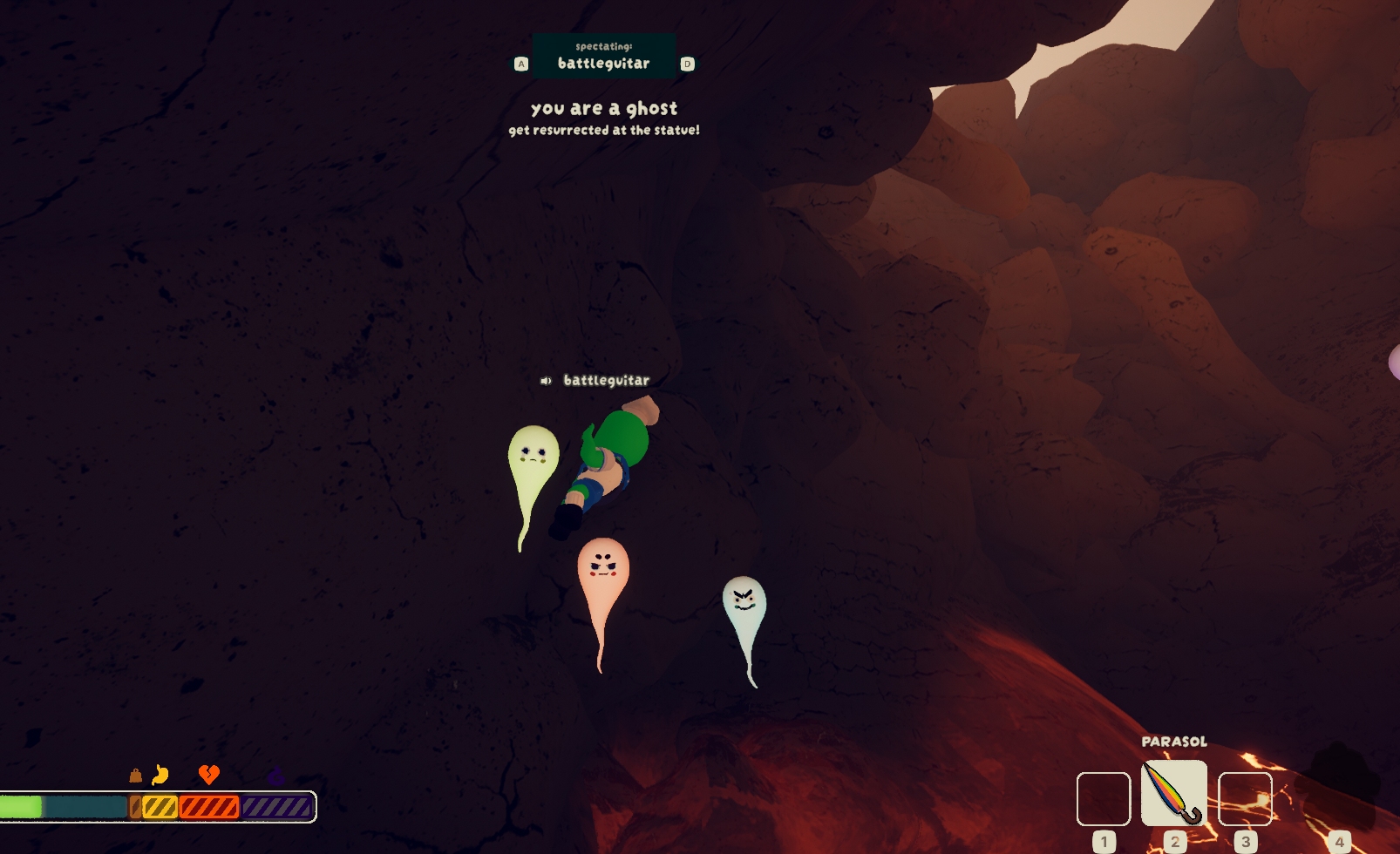1400x854 pixels.
Task: Select the Parasol hotbar slot
Action: point(1173,793)
